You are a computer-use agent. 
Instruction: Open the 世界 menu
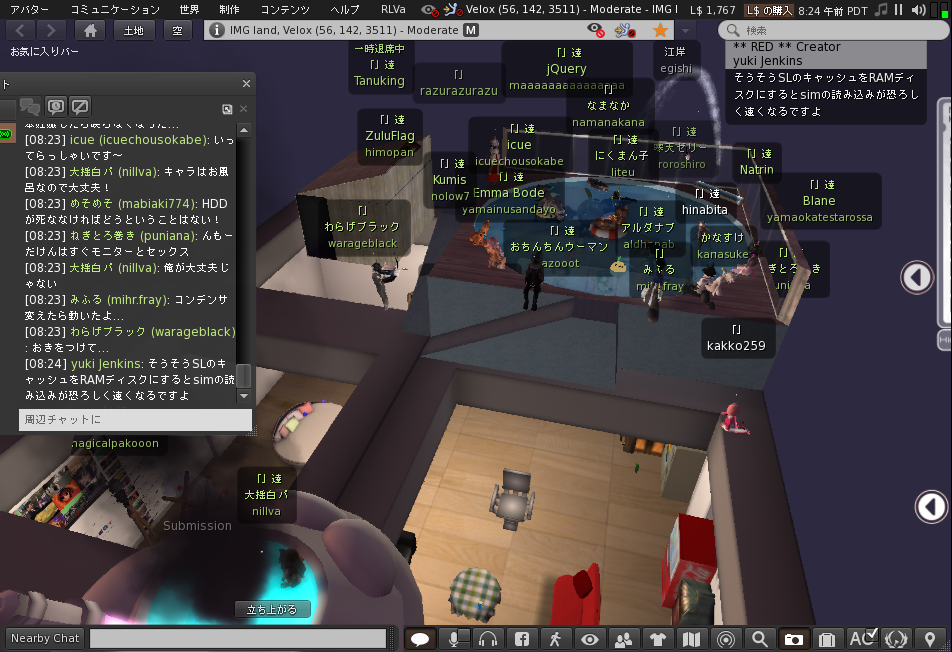click(x=189, y=9)
